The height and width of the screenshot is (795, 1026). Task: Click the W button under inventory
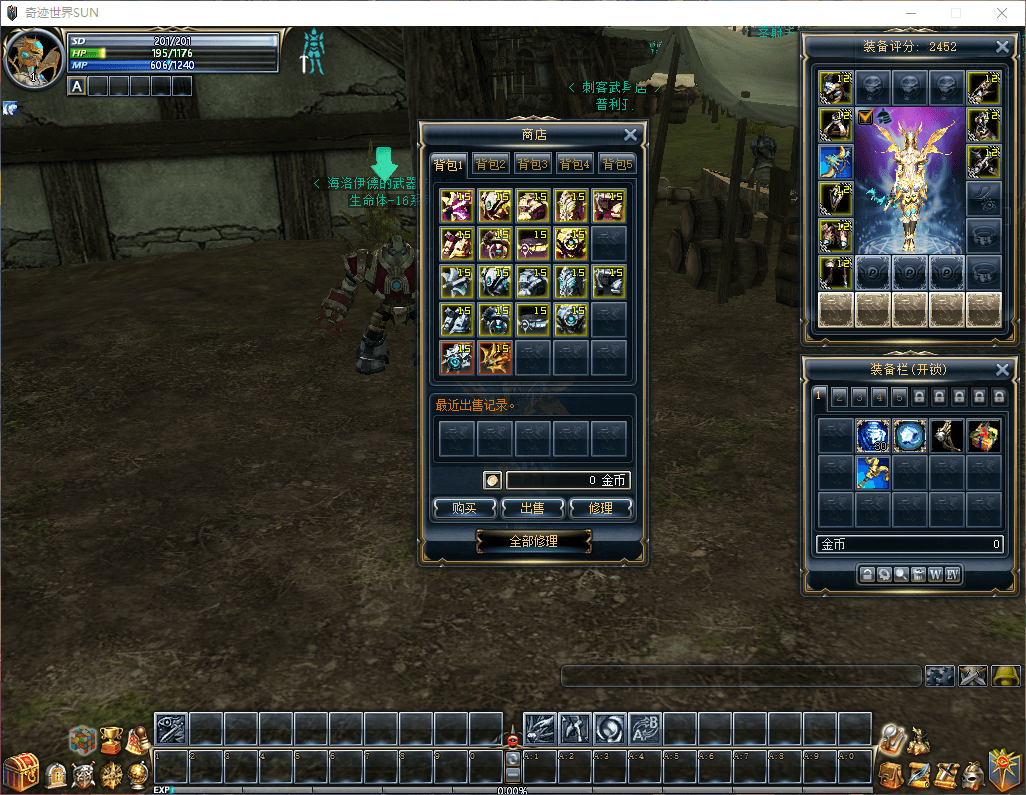pos(935,574)
